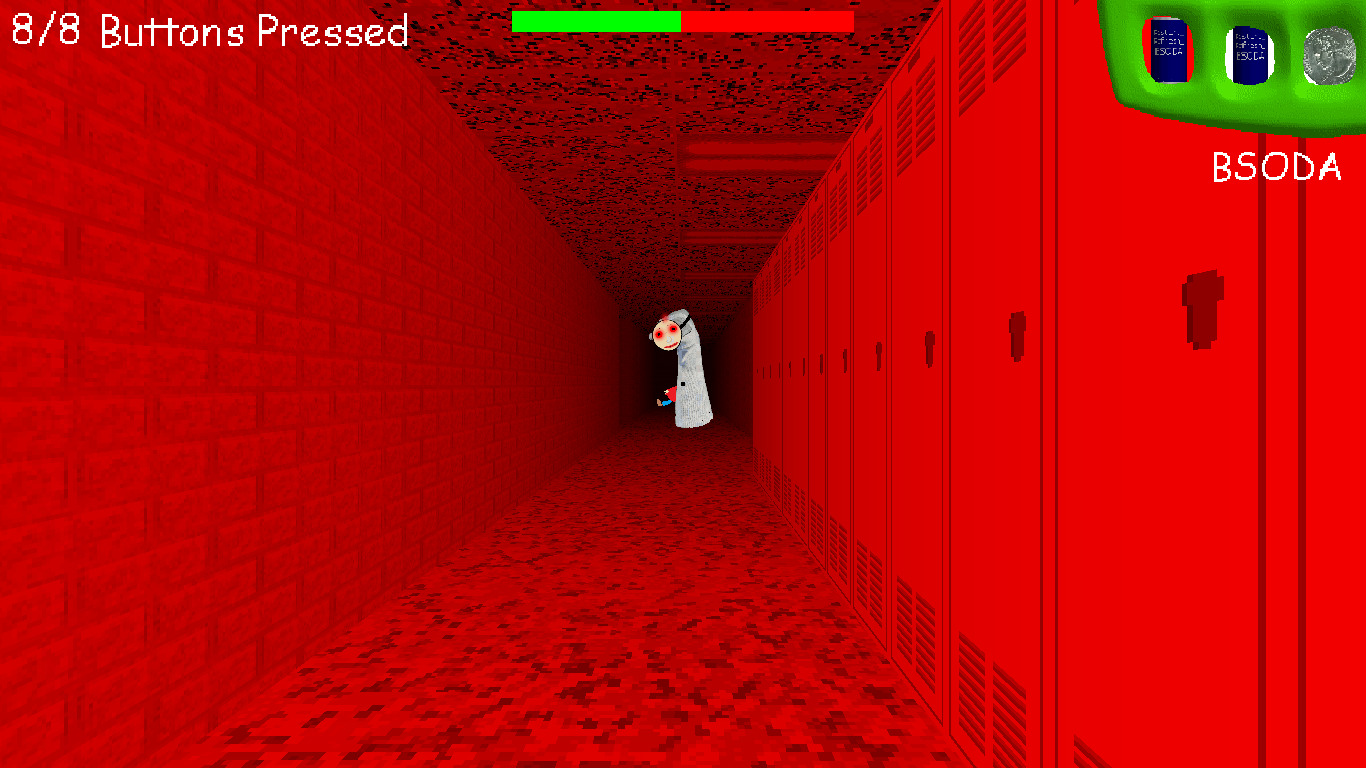Viewport: 1366px width, 768px height.
Task: Click the BSODA item name label
Action: (x=1275, y=167)
